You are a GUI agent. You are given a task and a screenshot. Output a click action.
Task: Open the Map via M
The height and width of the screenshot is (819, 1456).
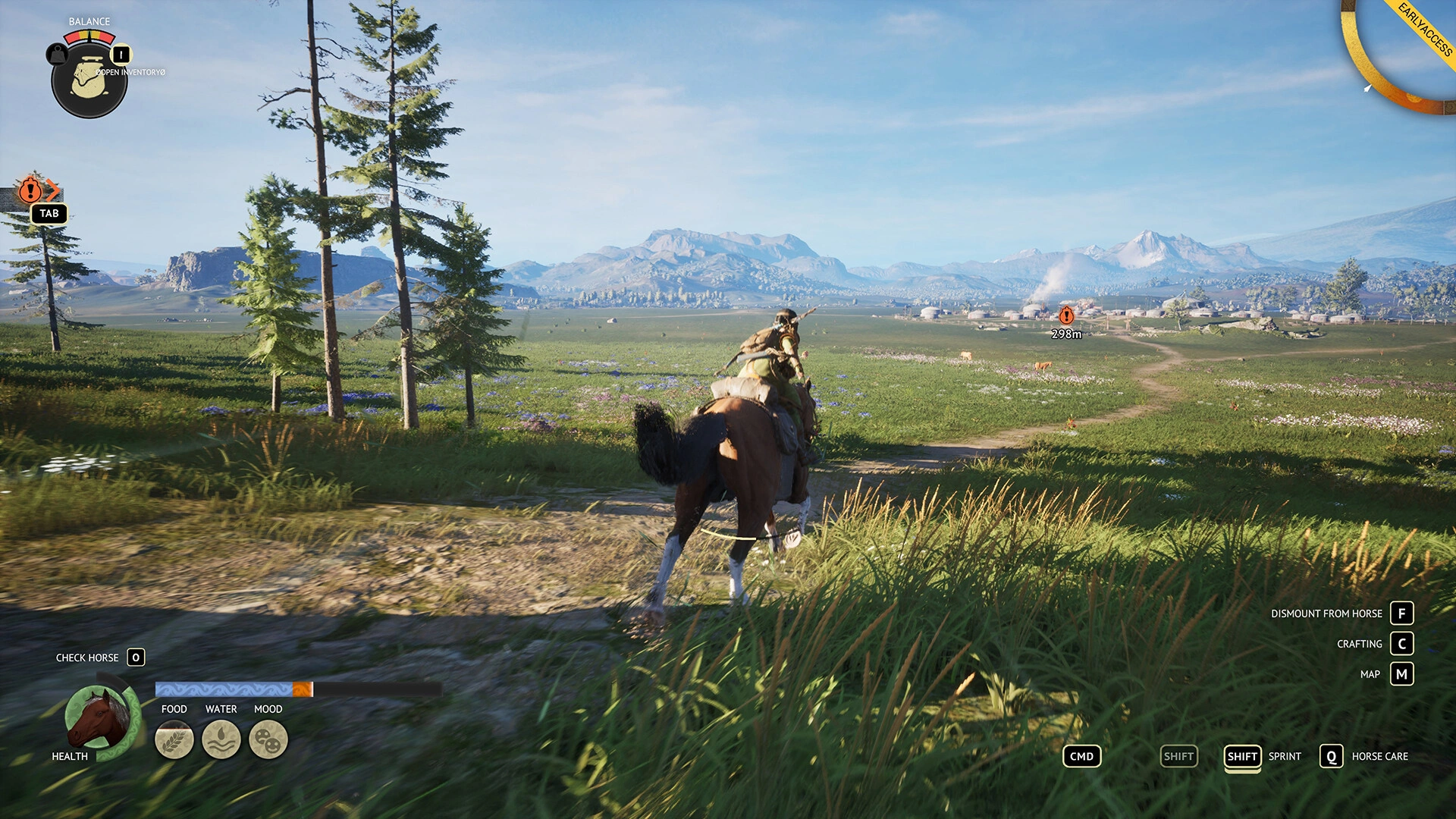tap(1403, 674)
